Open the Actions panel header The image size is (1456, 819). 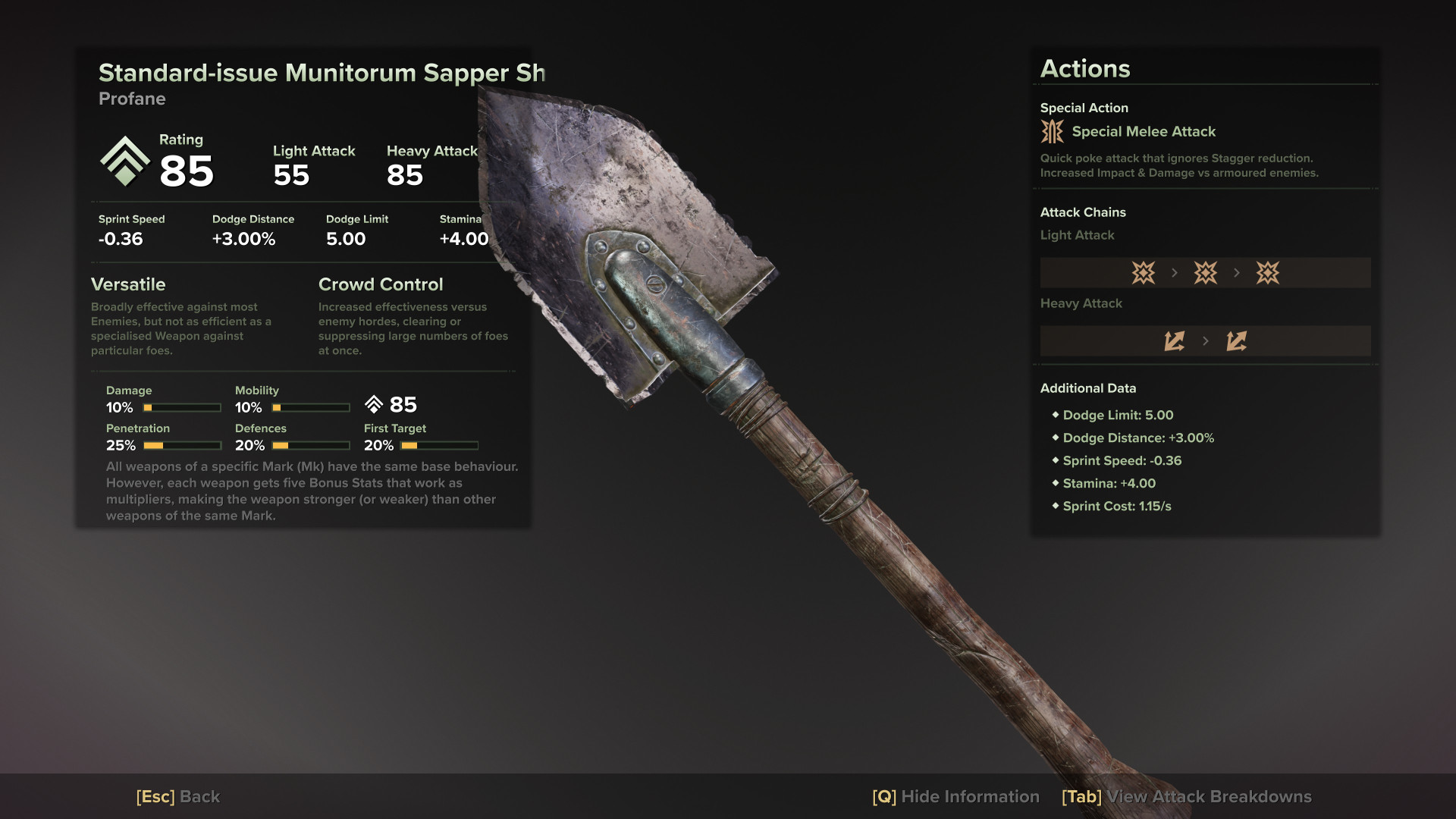(1084, 68)
